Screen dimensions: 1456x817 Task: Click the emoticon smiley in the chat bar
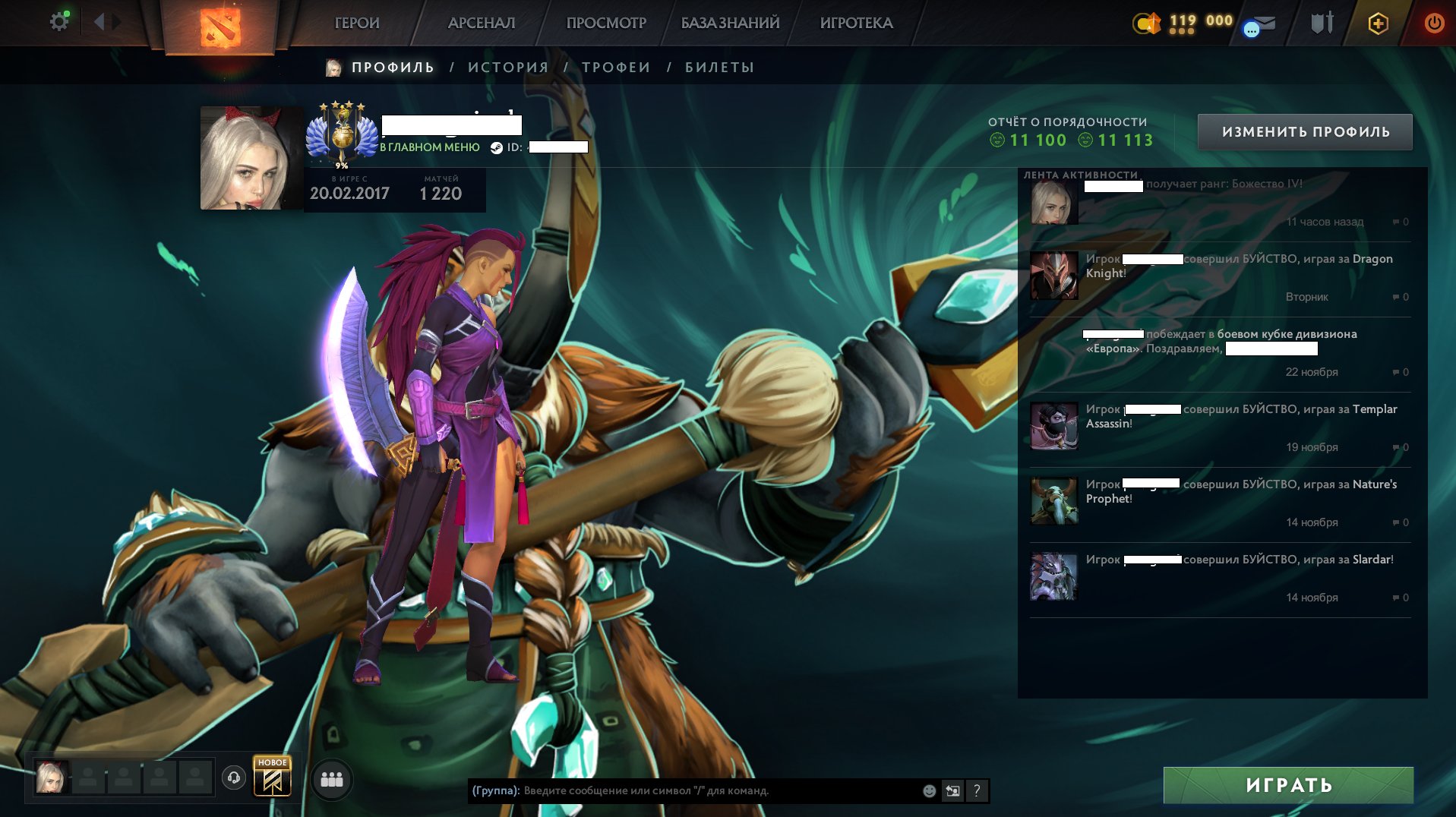click(927, 790)
